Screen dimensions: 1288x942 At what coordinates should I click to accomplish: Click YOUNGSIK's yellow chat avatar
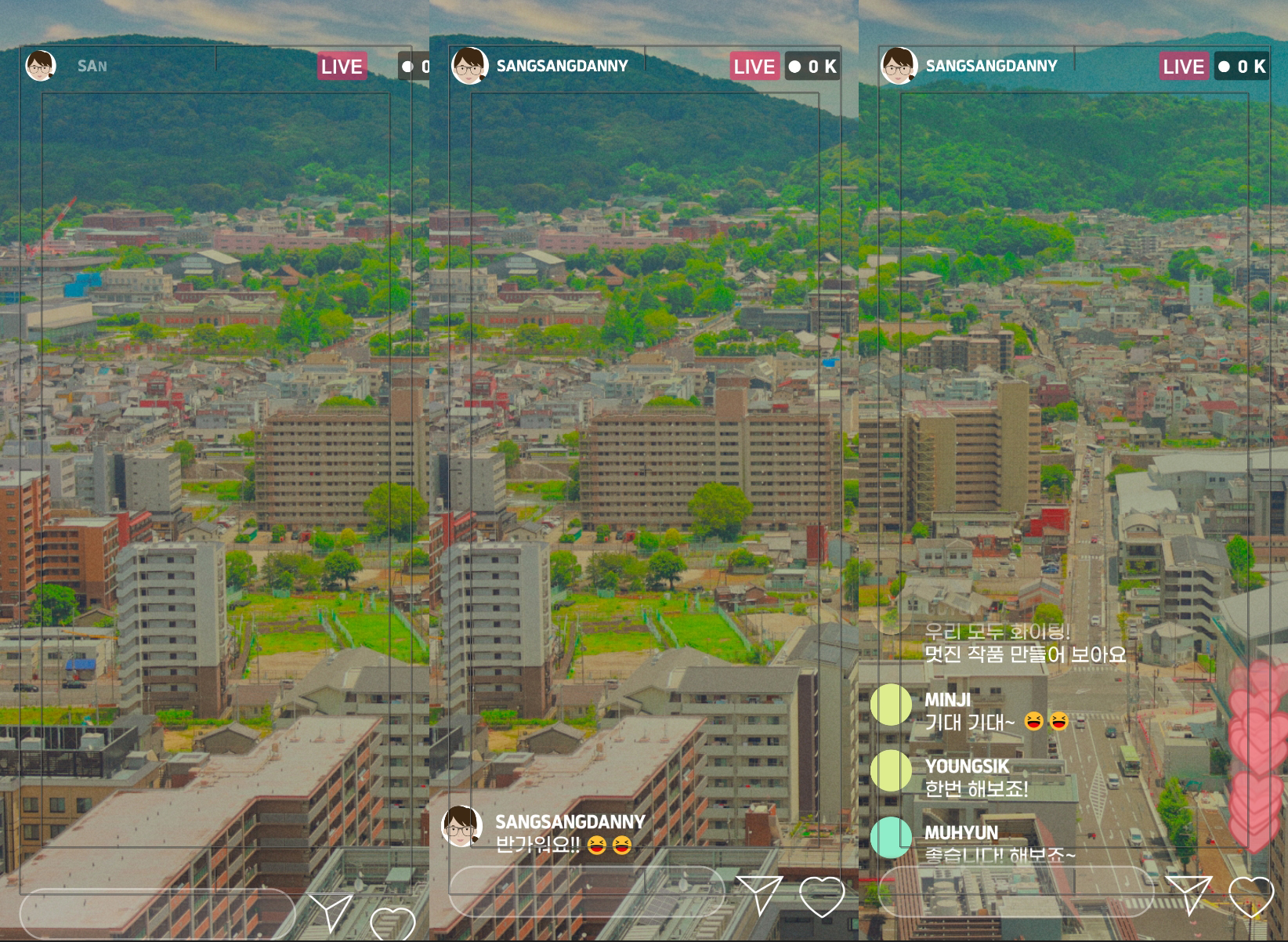pyautogui.click(x=891, y=770)
